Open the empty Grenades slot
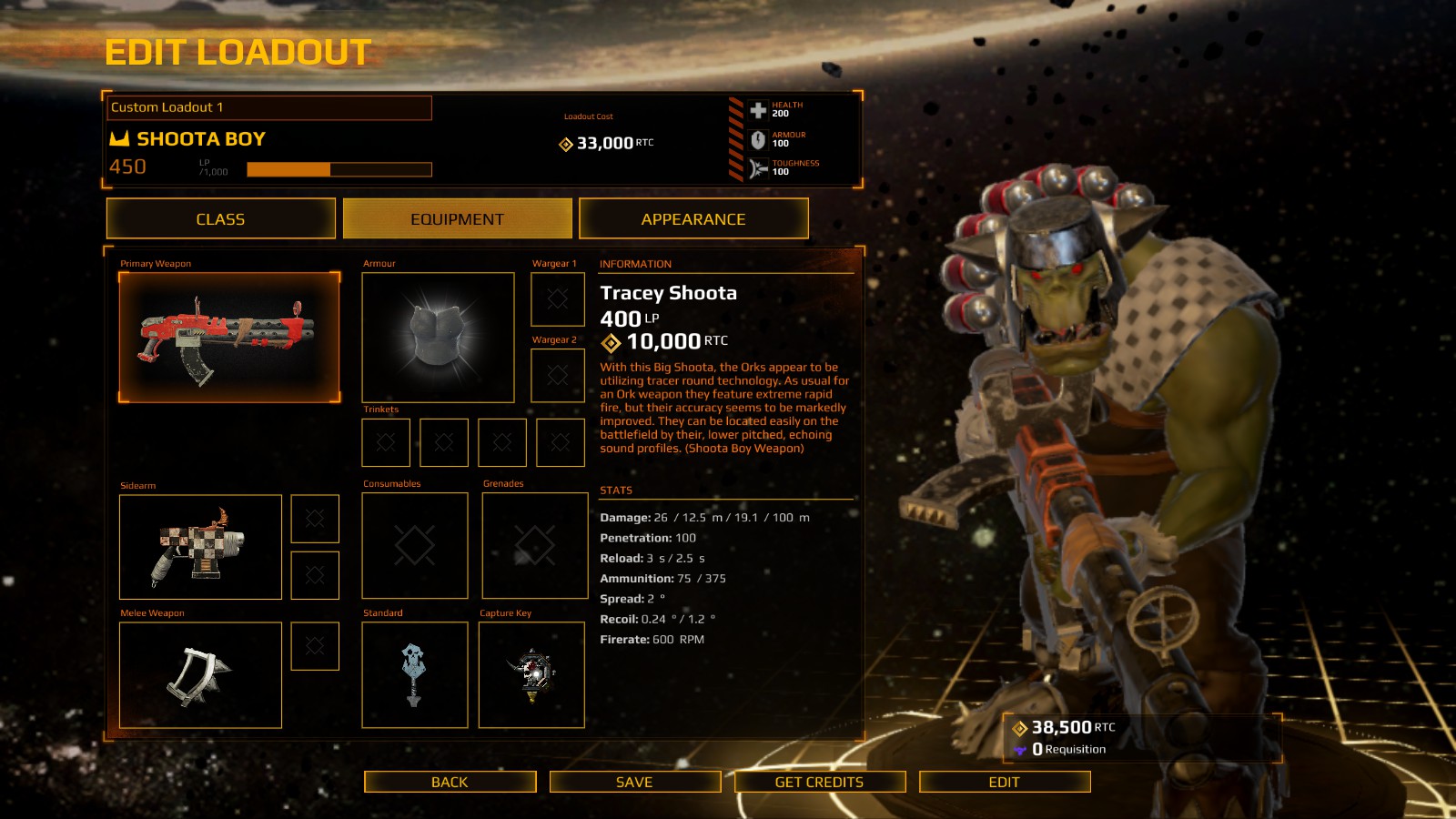 pyautogui.click(x=534, y=546)
